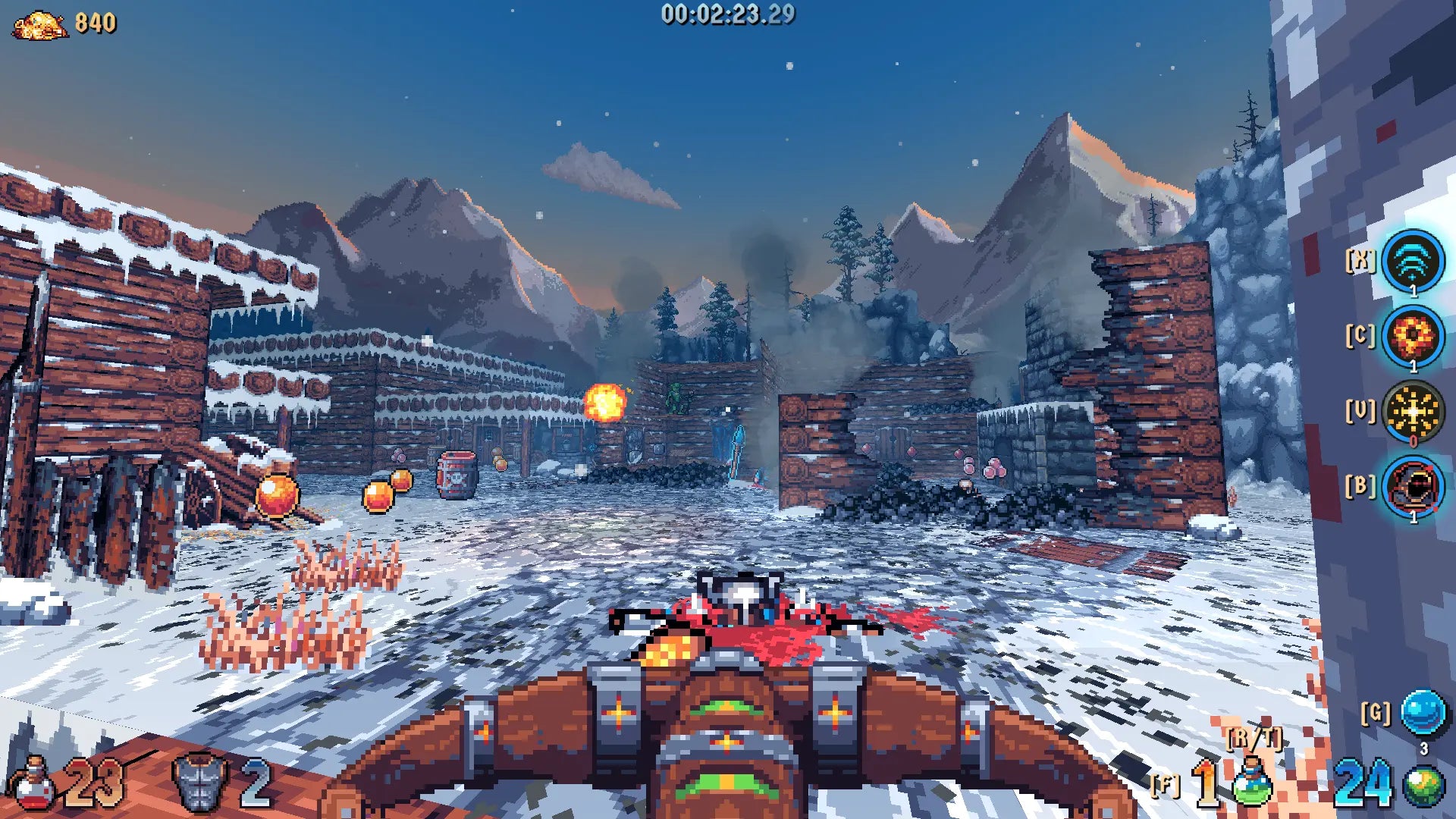Image resolution: width=1456 pixels, height=819 pixels.
Task: Throw the blue orb grenade item
Action: (x=1423, y=713)
